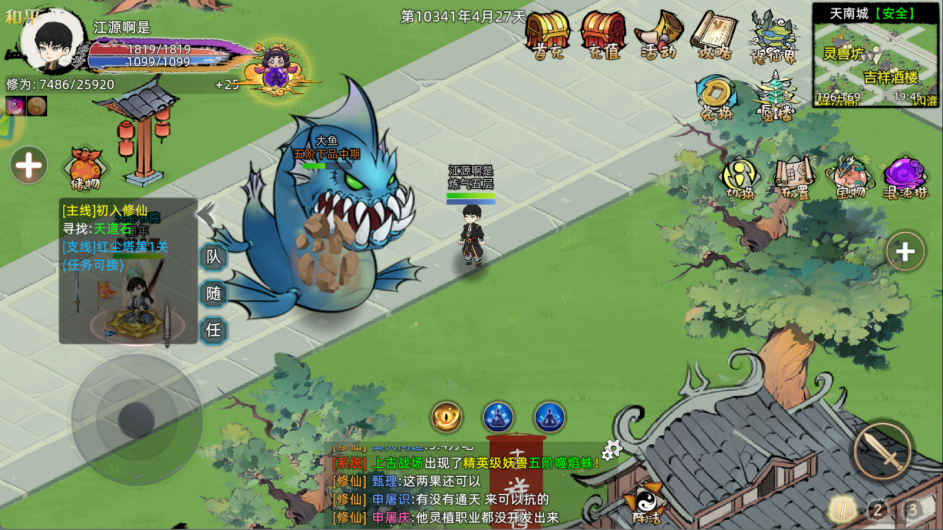The image size is (943, 530).
Task: Open the 宝物 treasure dragon icon
Action: coord(849,177)
